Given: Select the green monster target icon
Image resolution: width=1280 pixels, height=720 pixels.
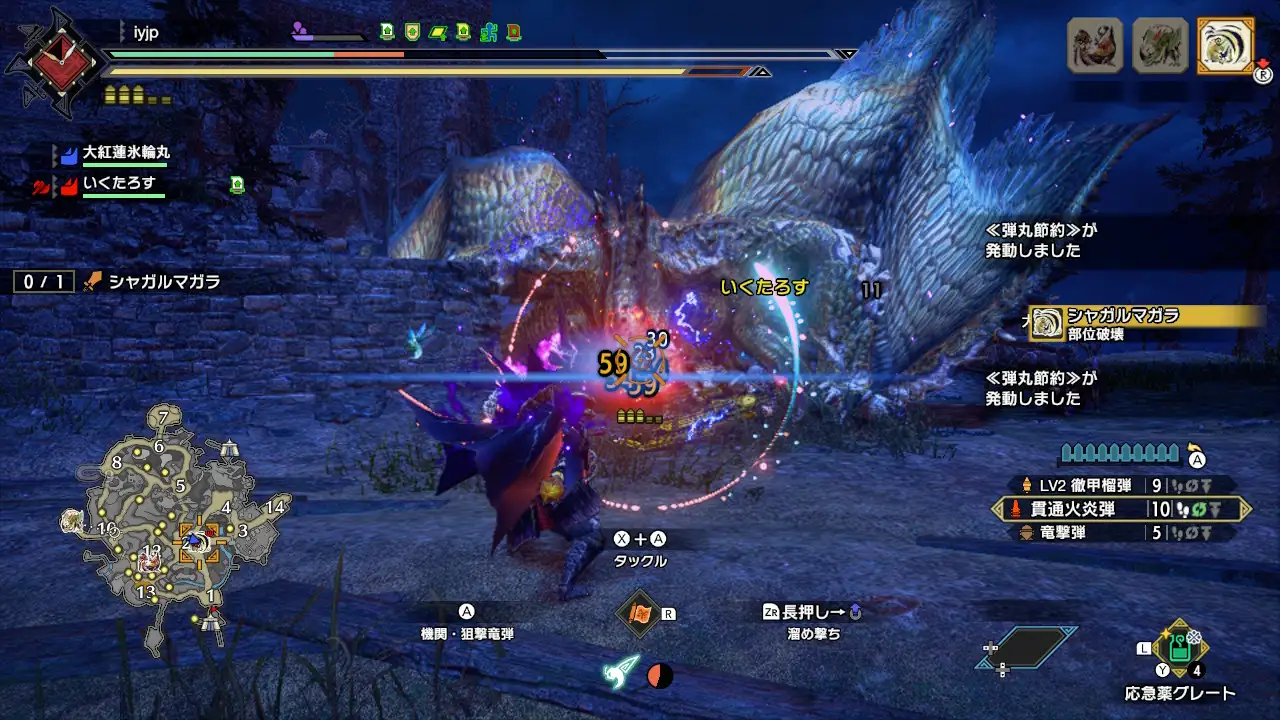Looking at the screenshot, I should click(x=1160, y=46).
